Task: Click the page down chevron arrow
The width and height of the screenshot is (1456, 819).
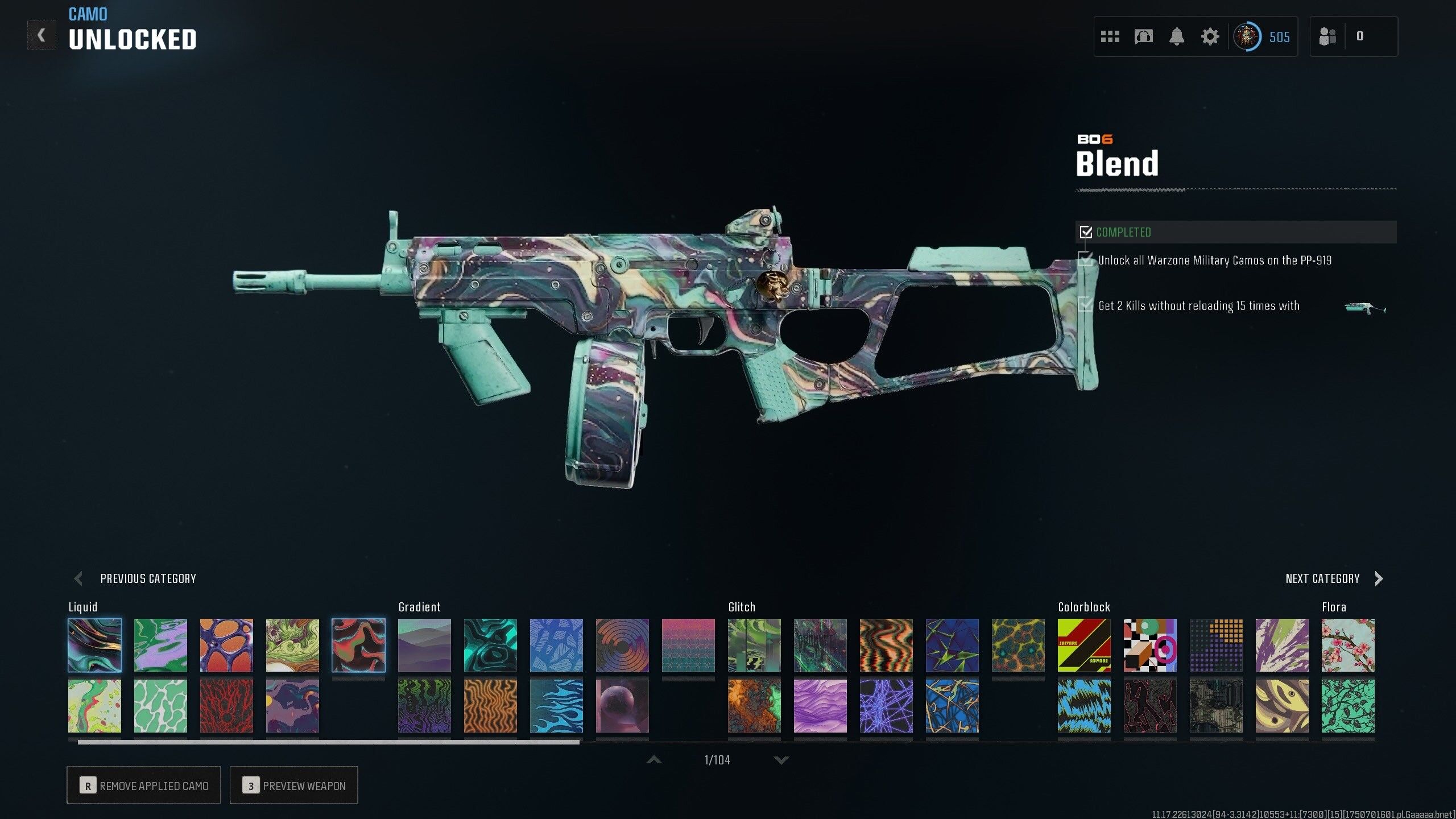Action: tap(781, 760)
